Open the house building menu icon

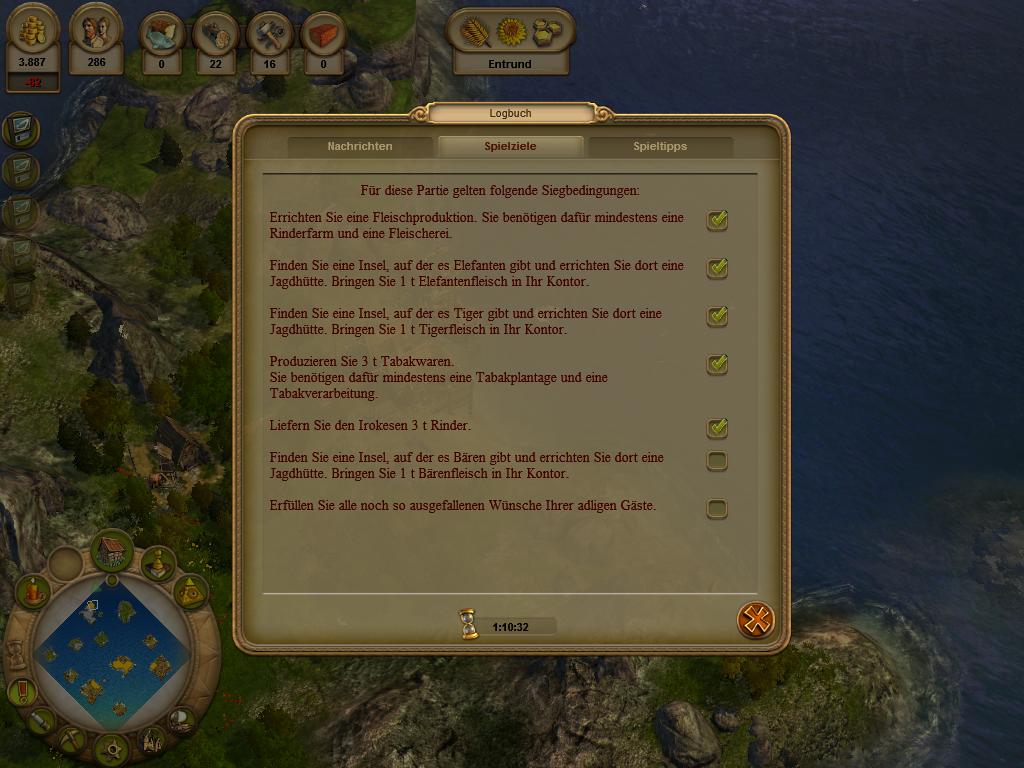click(x=112, y=550)
